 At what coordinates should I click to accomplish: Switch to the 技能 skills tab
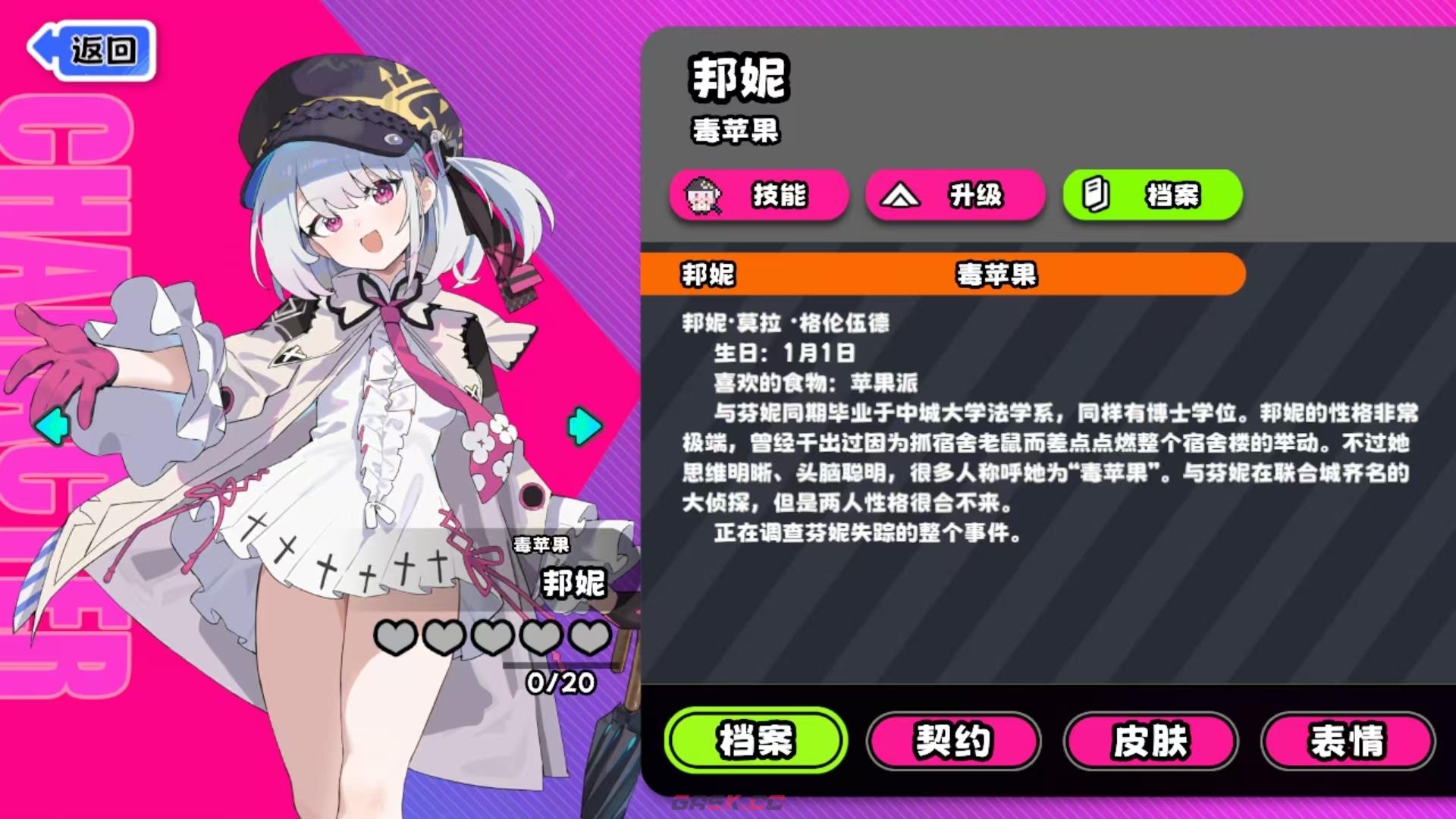pos(758,196)
